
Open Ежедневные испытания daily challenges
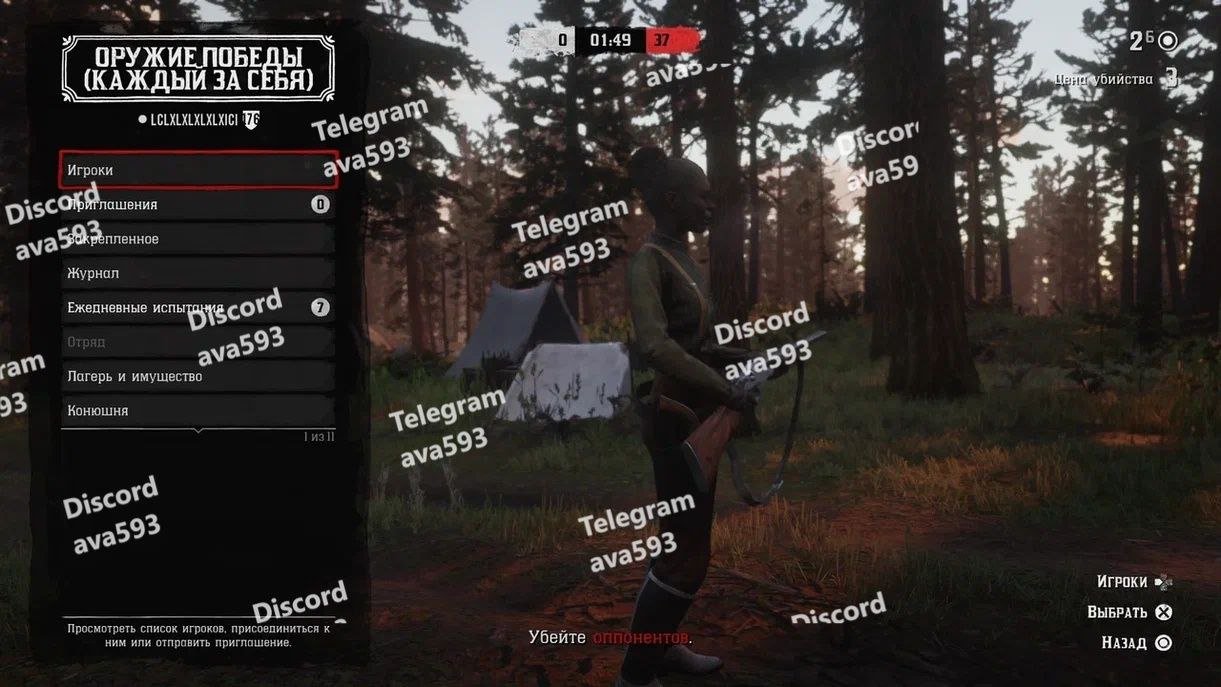coord(198,308)
